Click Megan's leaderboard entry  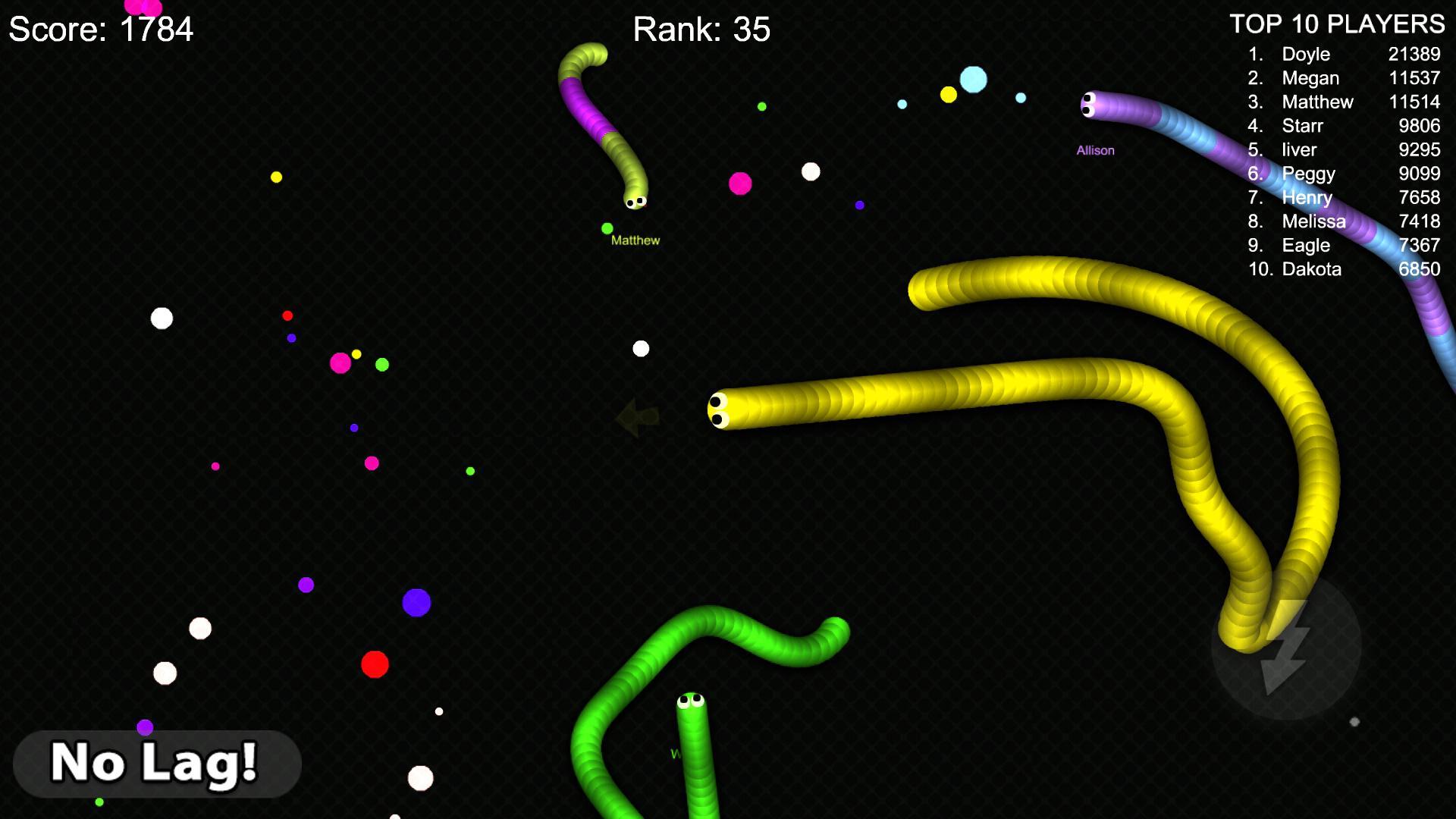[1310, 78]
